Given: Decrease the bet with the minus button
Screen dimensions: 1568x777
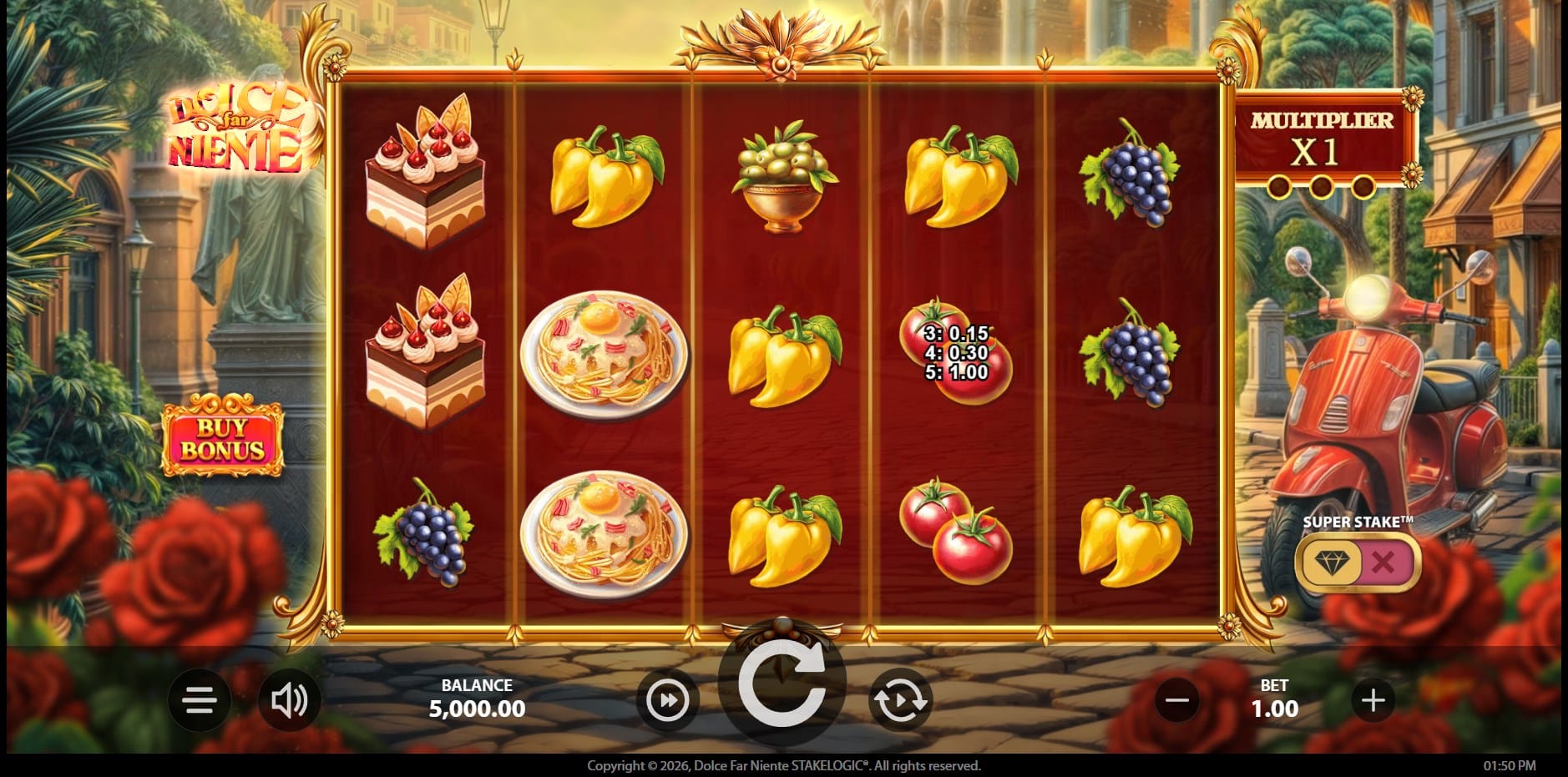Looking at the screenshot, I should [x=1177, y=700].
